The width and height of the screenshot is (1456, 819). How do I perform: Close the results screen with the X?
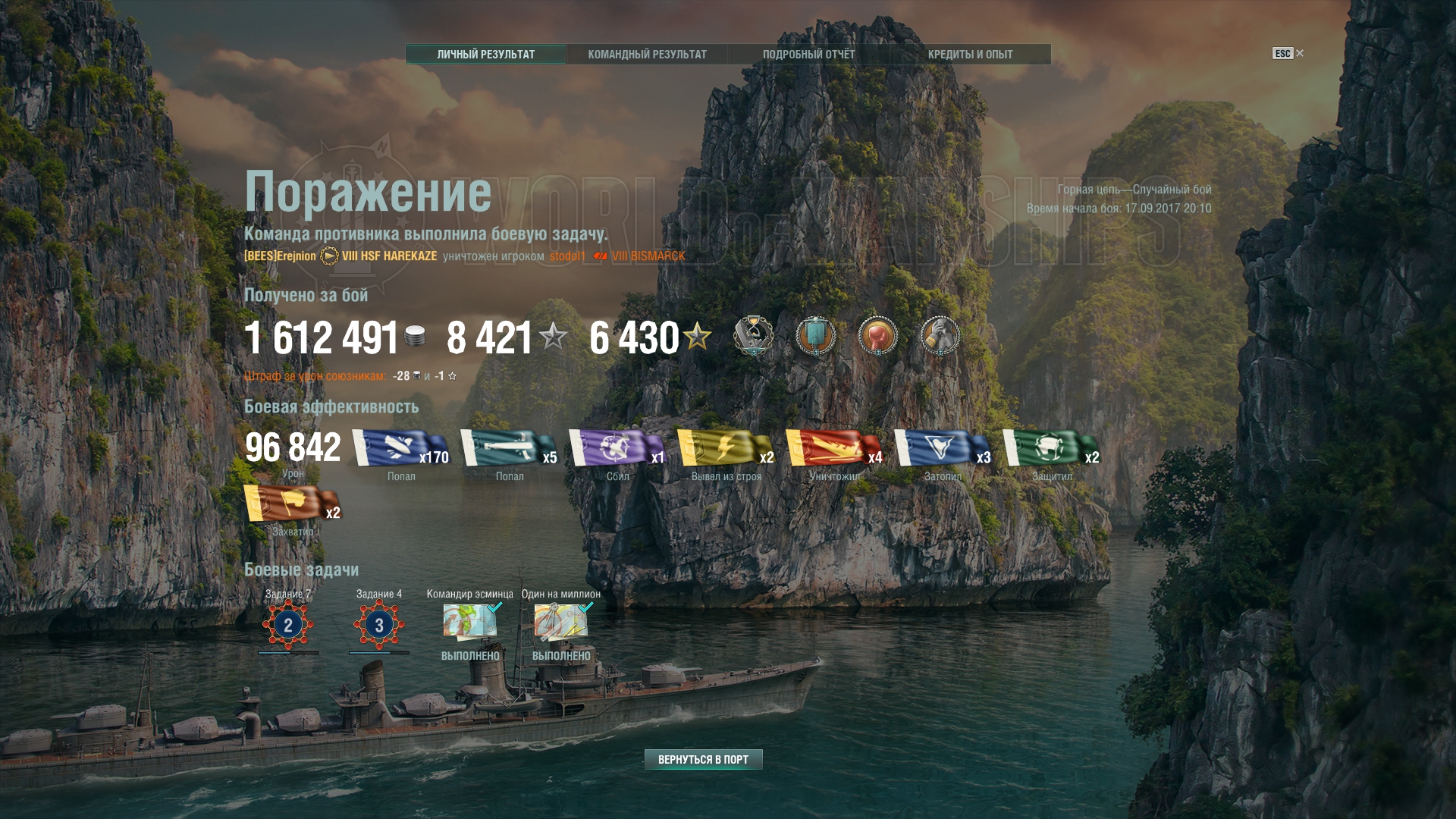[x=1300, y=53]
